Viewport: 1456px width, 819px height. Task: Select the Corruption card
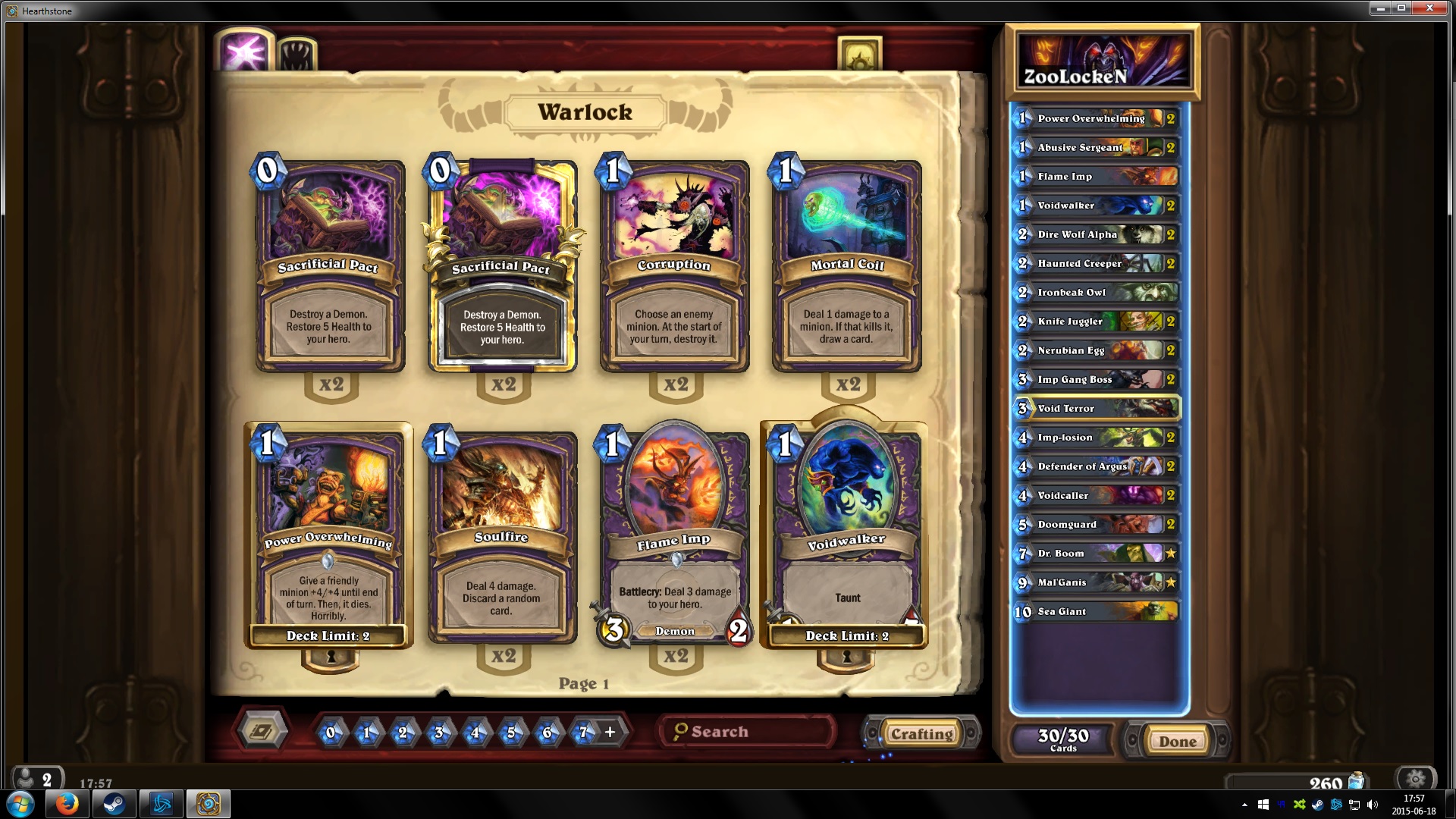(x=674, y=265)
